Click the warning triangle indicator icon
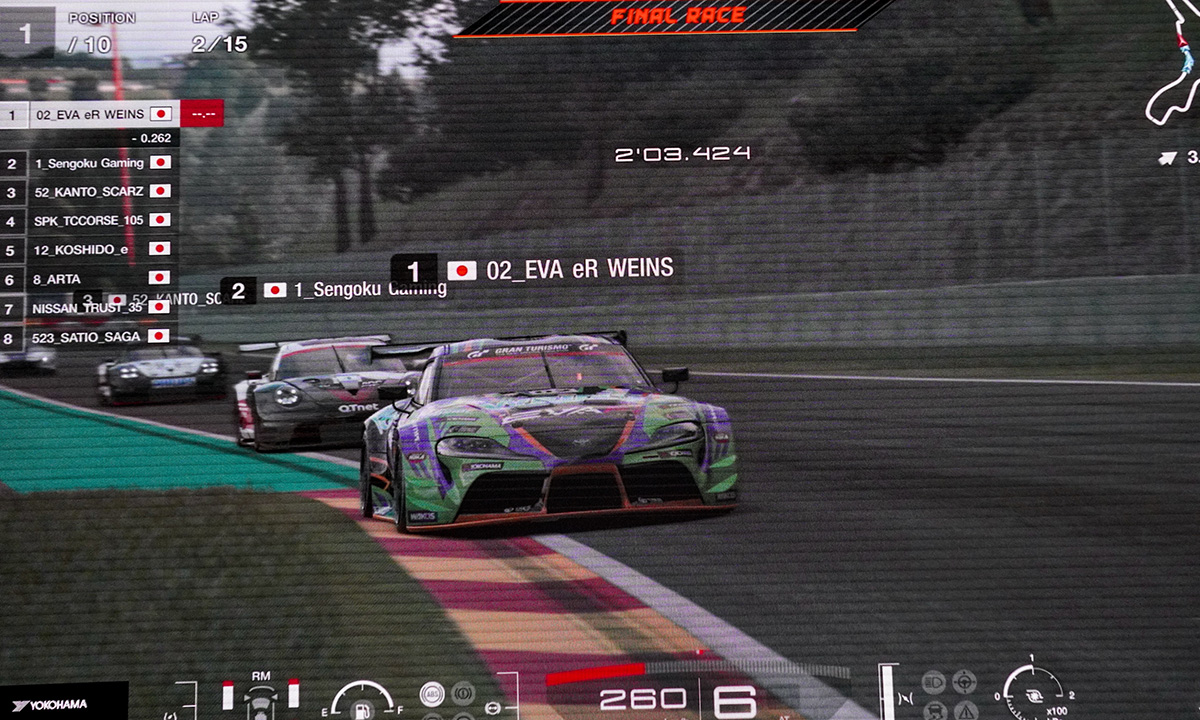Image resolution: width=1200 pixels, height=720 pixels. point(965,710)
